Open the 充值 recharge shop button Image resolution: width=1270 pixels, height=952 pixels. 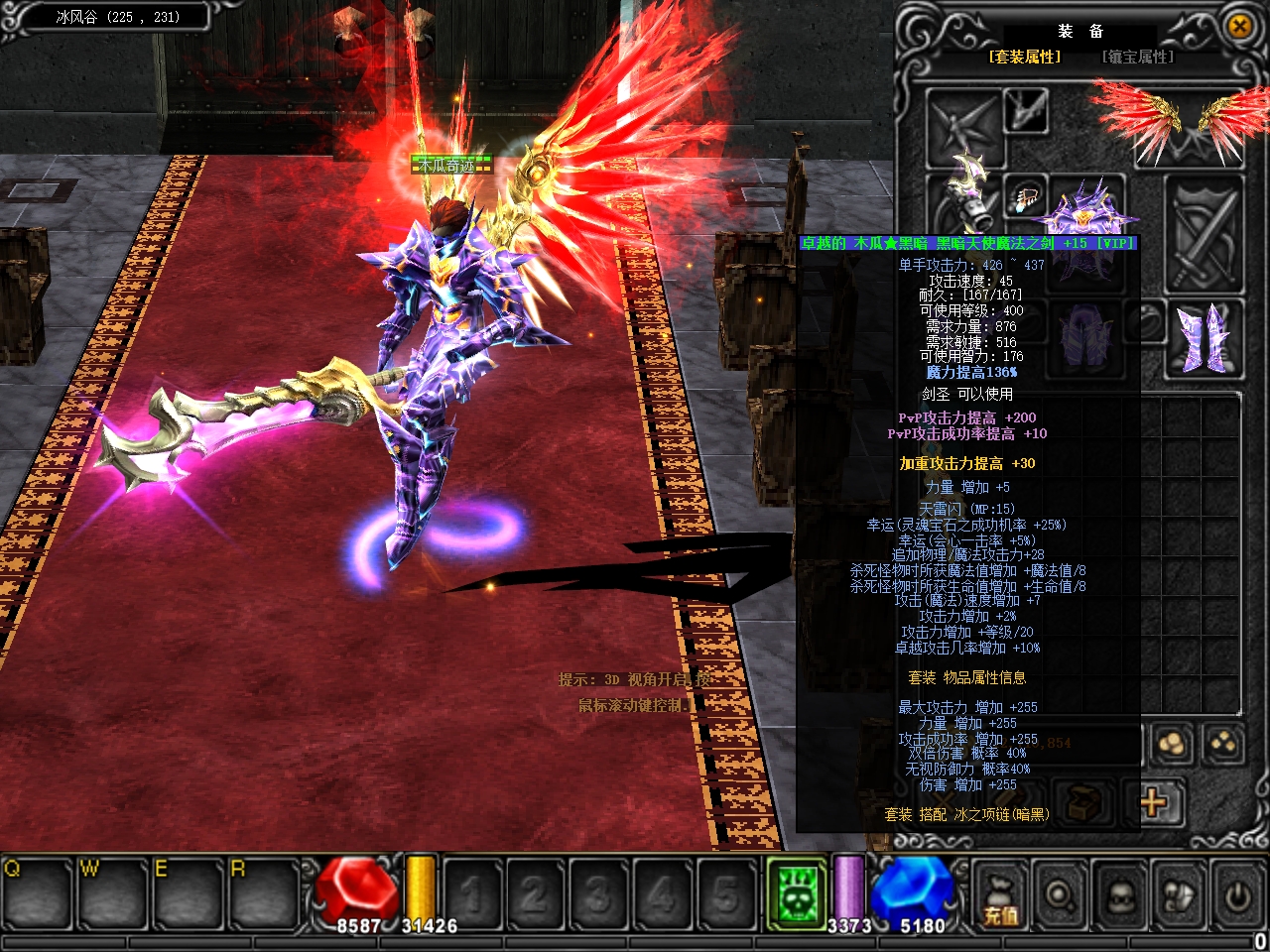(x=999, y=895)
